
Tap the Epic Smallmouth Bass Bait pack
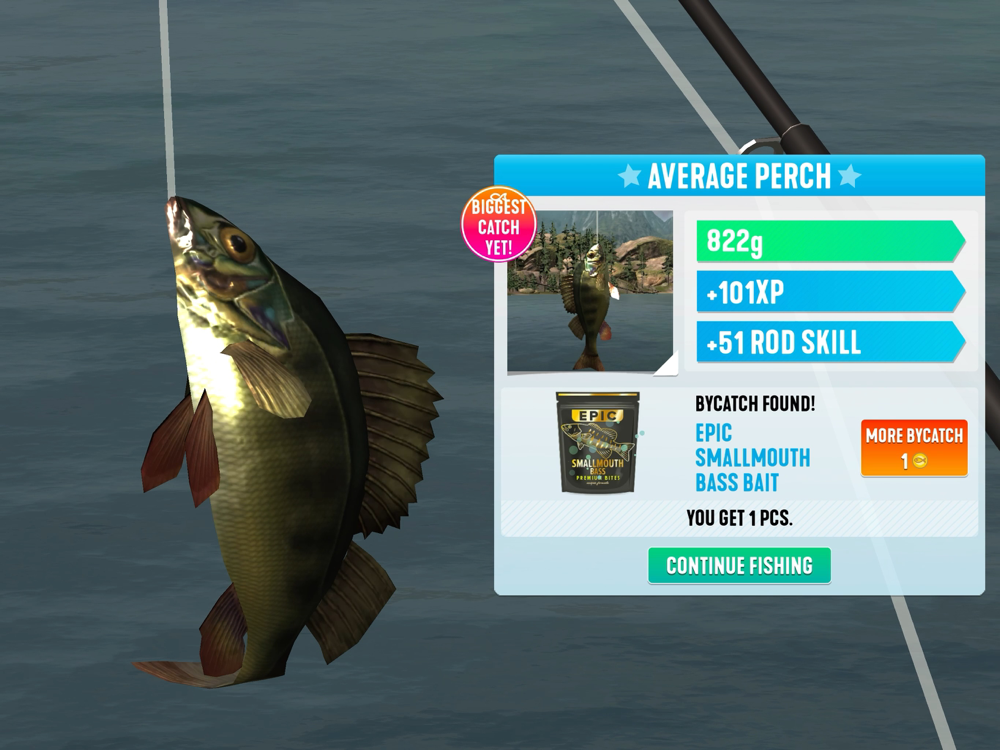(598, 442)
